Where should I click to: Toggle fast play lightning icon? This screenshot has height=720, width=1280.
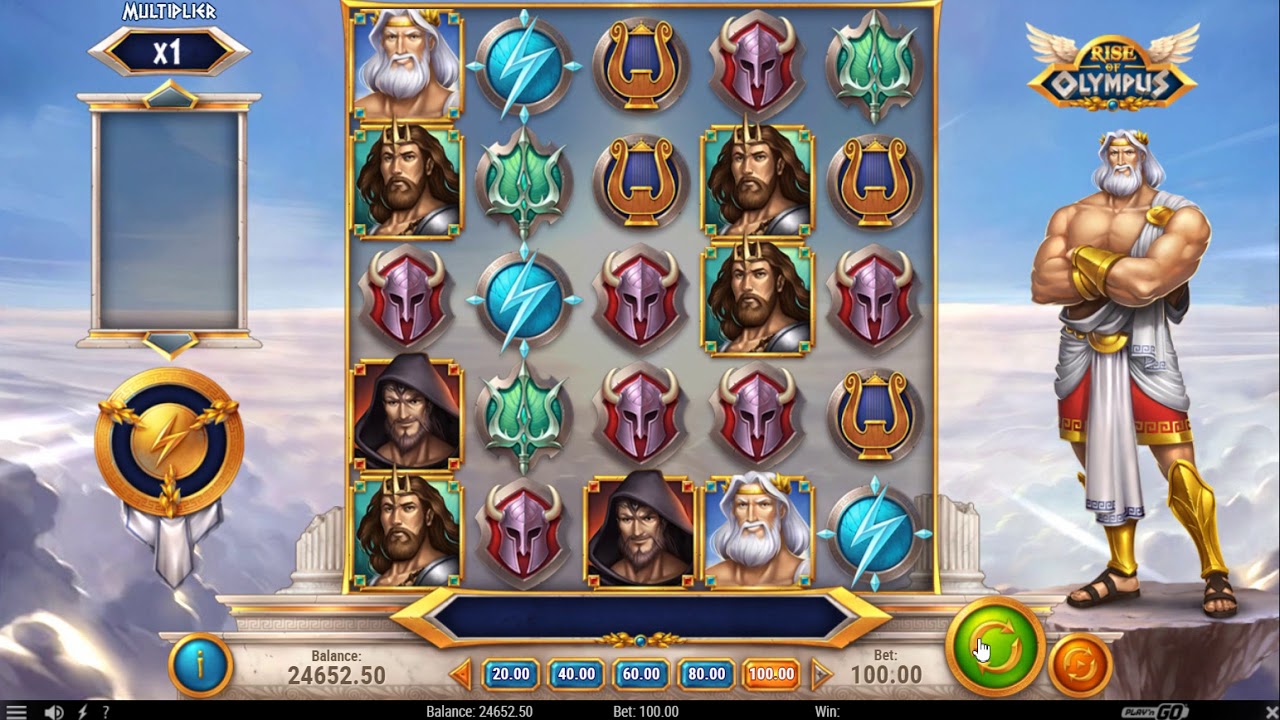click(83, 712)
